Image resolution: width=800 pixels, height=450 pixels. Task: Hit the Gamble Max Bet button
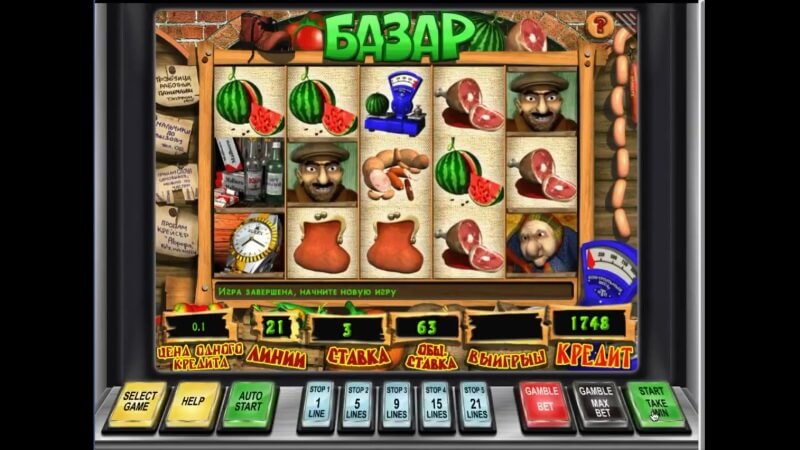pos(597,402)
